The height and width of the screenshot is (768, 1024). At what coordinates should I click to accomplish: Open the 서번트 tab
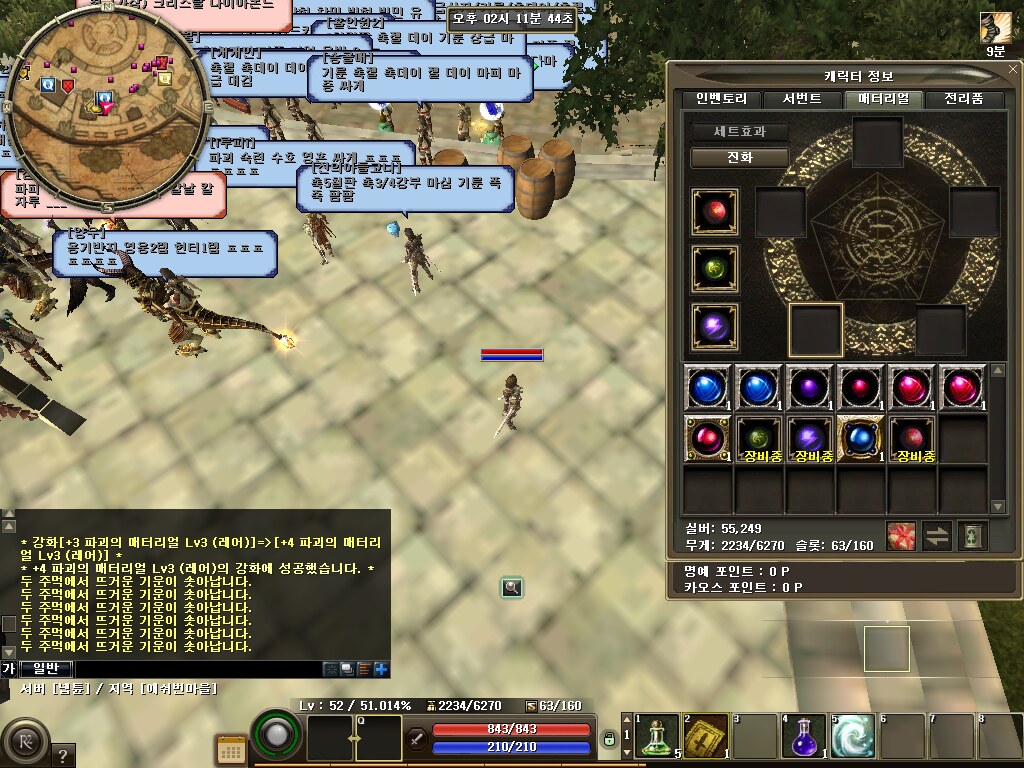[x=801, y=99]
